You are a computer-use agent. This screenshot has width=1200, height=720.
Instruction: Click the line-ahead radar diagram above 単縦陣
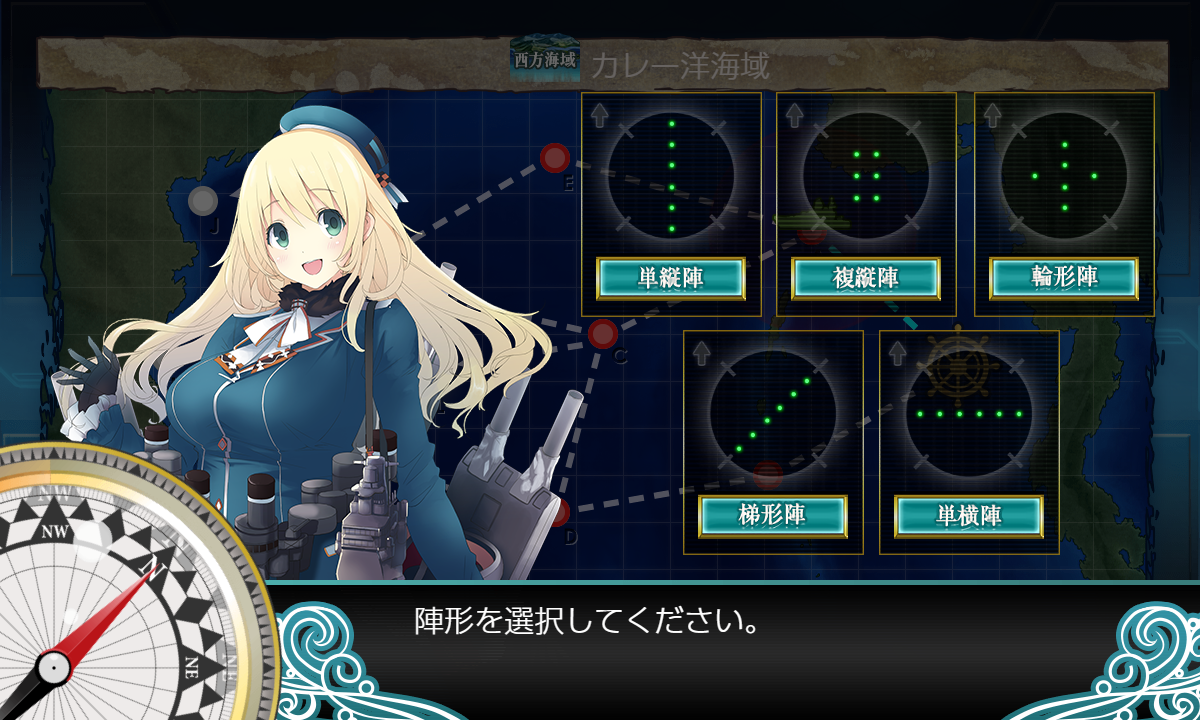point(671,175)
